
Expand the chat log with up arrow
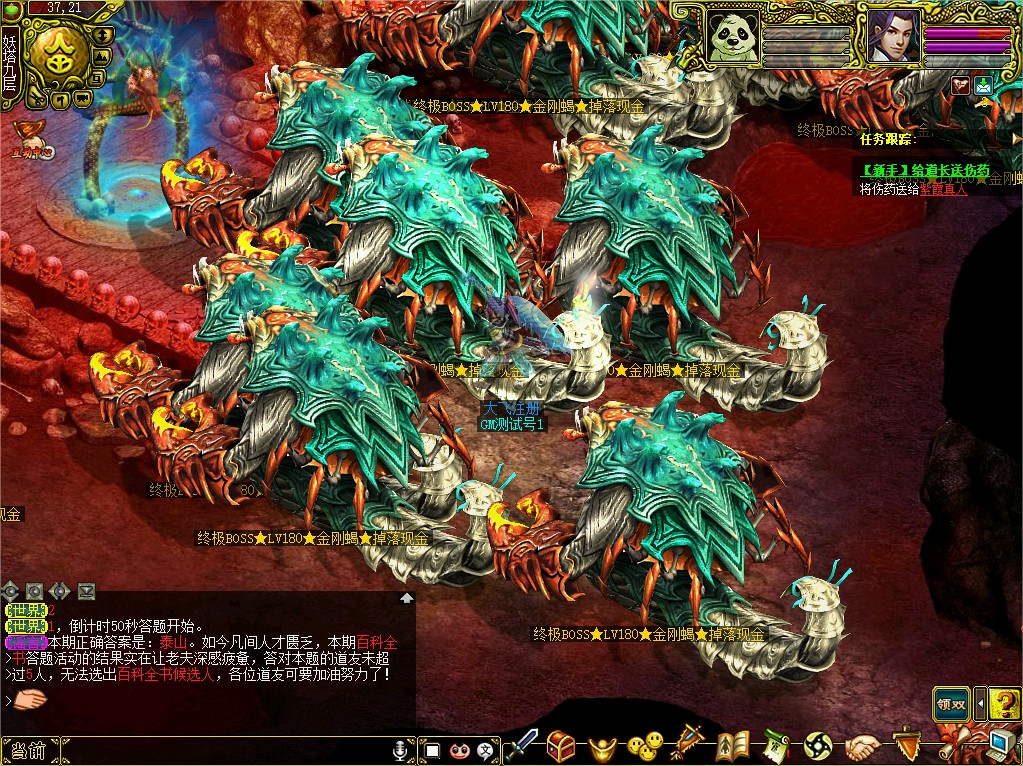point(407,597)
